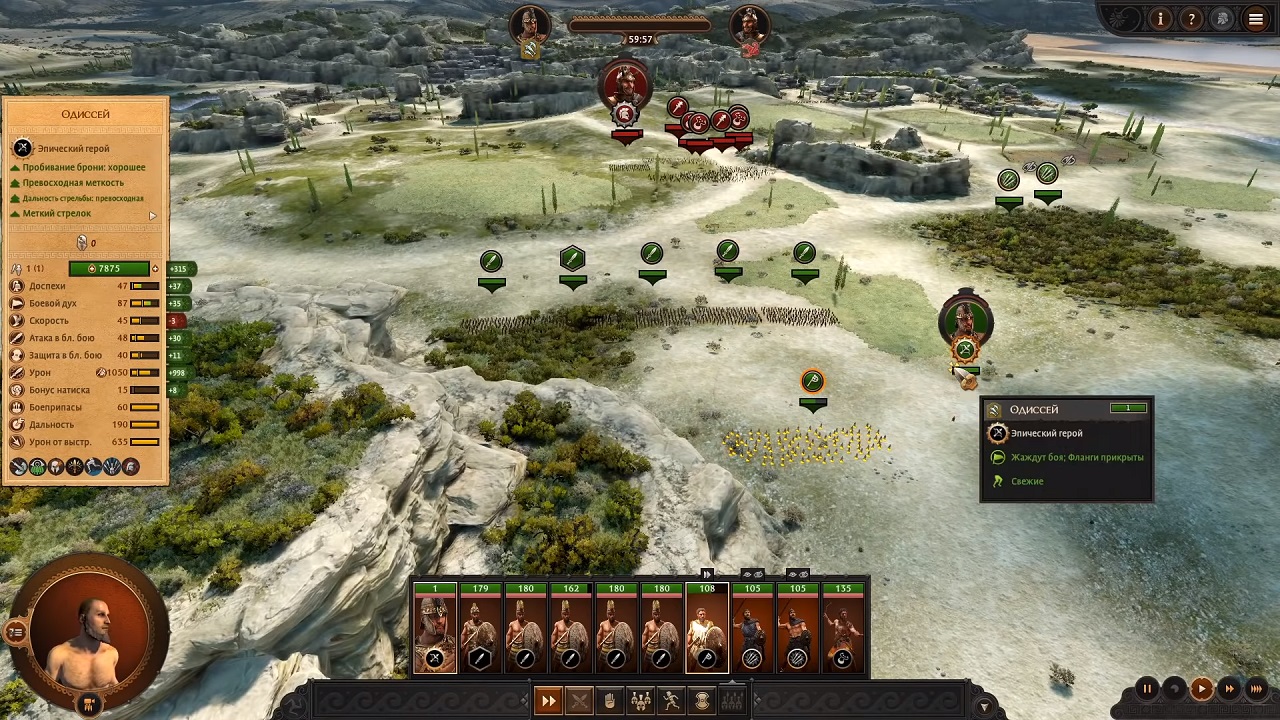Toggle run mode with the double-arrow button
Viewport: 1280px width, 720px height.
coord(548,701)
